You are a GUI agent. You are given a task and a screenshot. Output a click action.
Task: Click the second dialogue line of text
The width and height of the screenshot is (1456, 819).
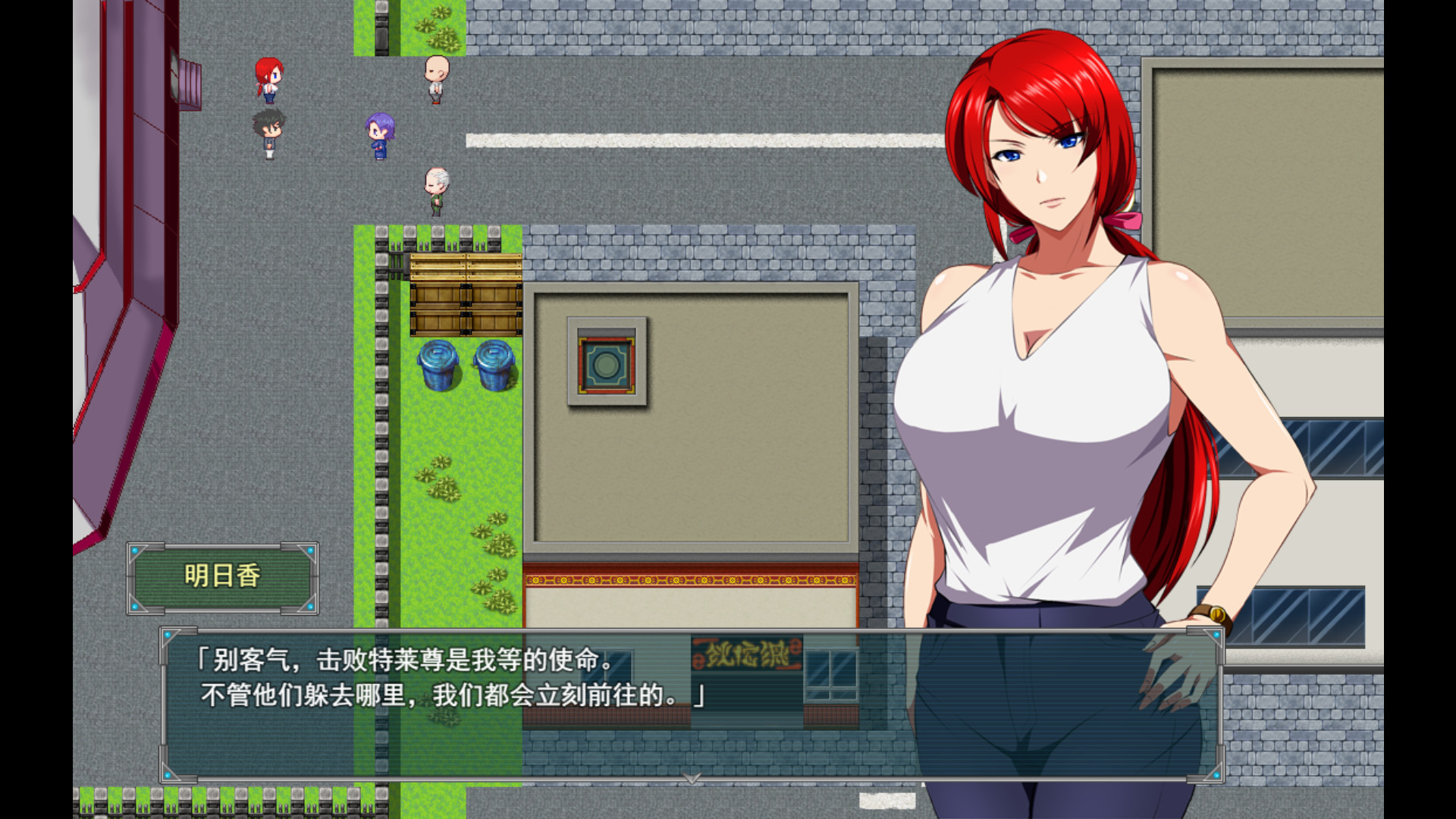point(452,695)
